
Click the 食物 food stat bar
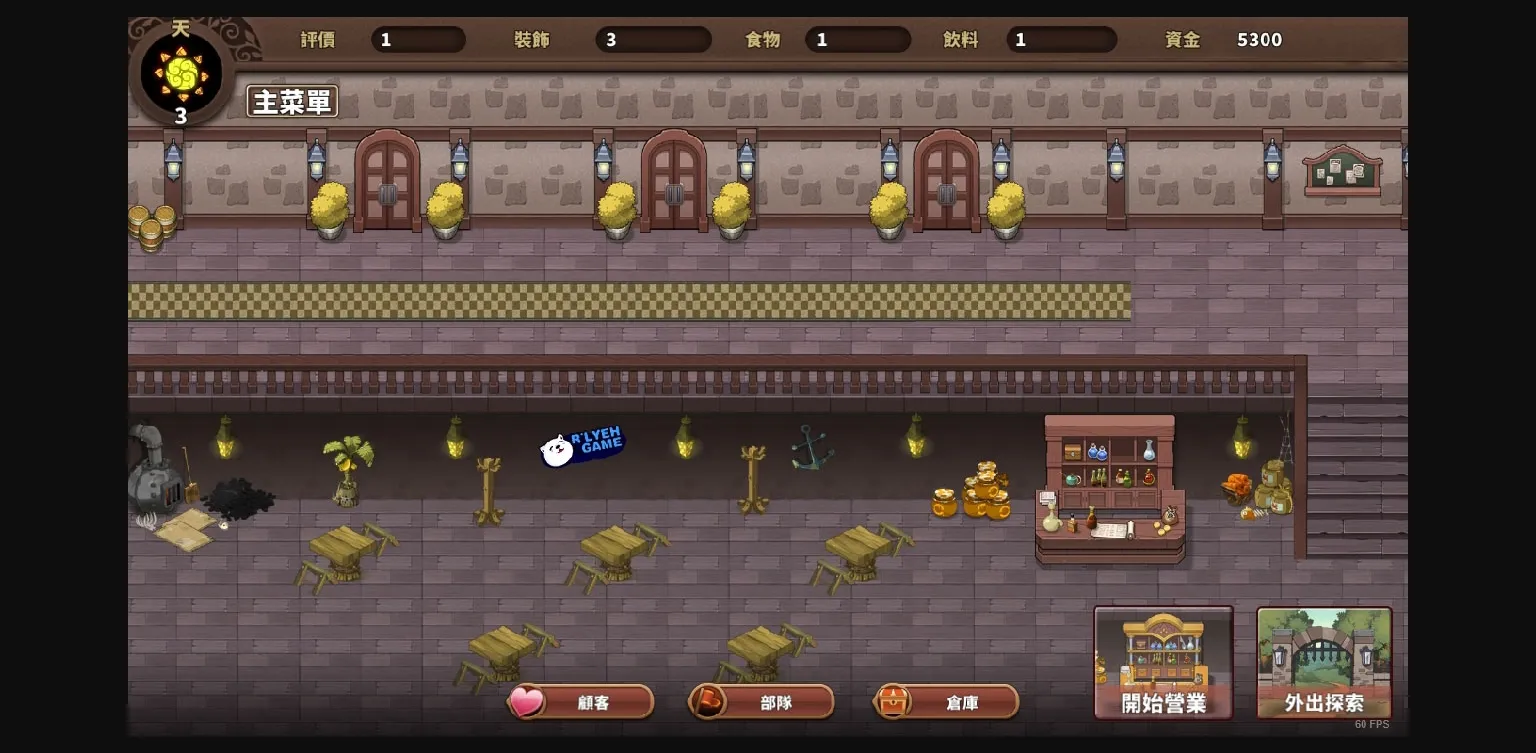pos(857,40)
